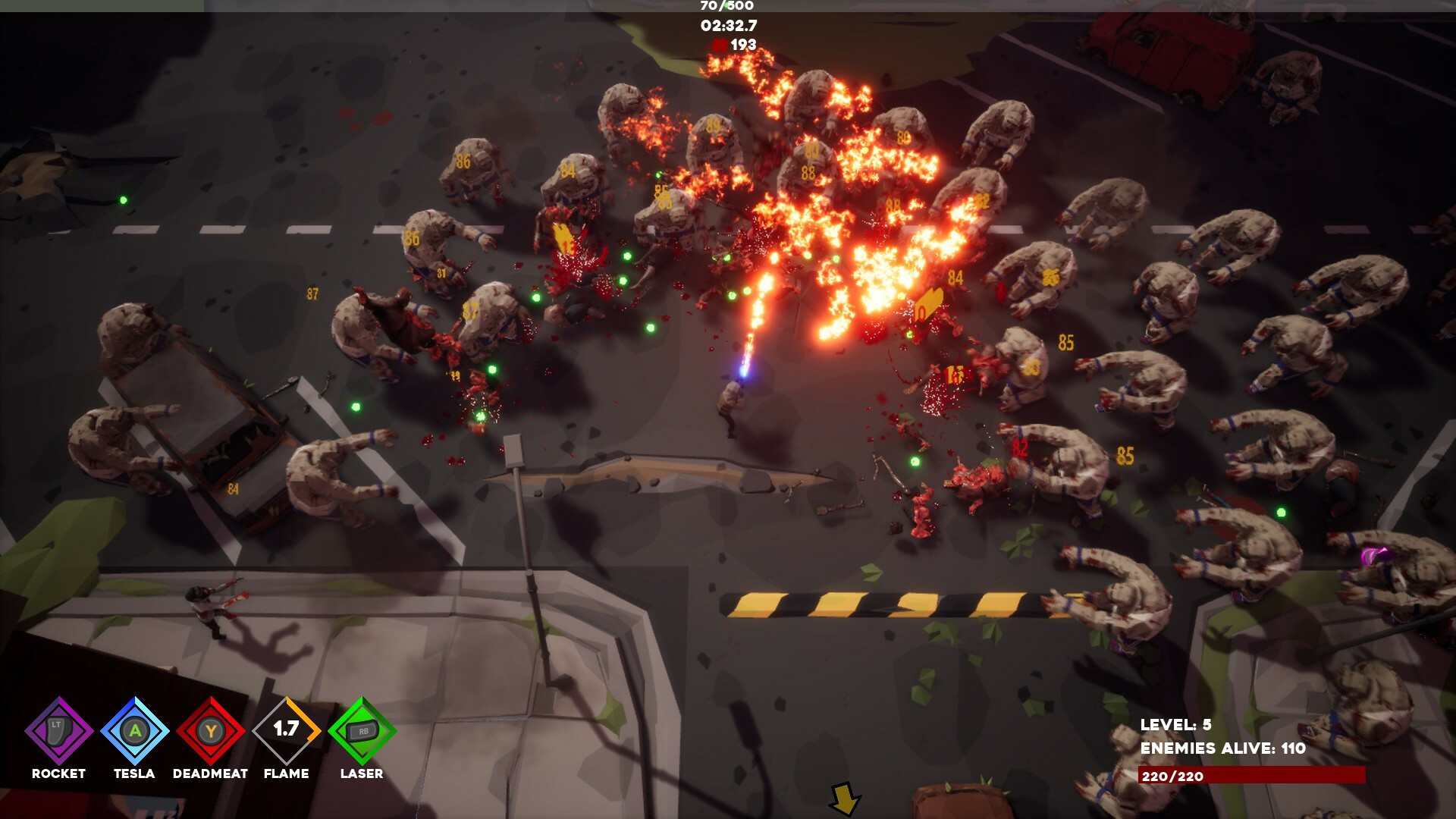Activate the Rocket ability icon

(x=58, y=731)
